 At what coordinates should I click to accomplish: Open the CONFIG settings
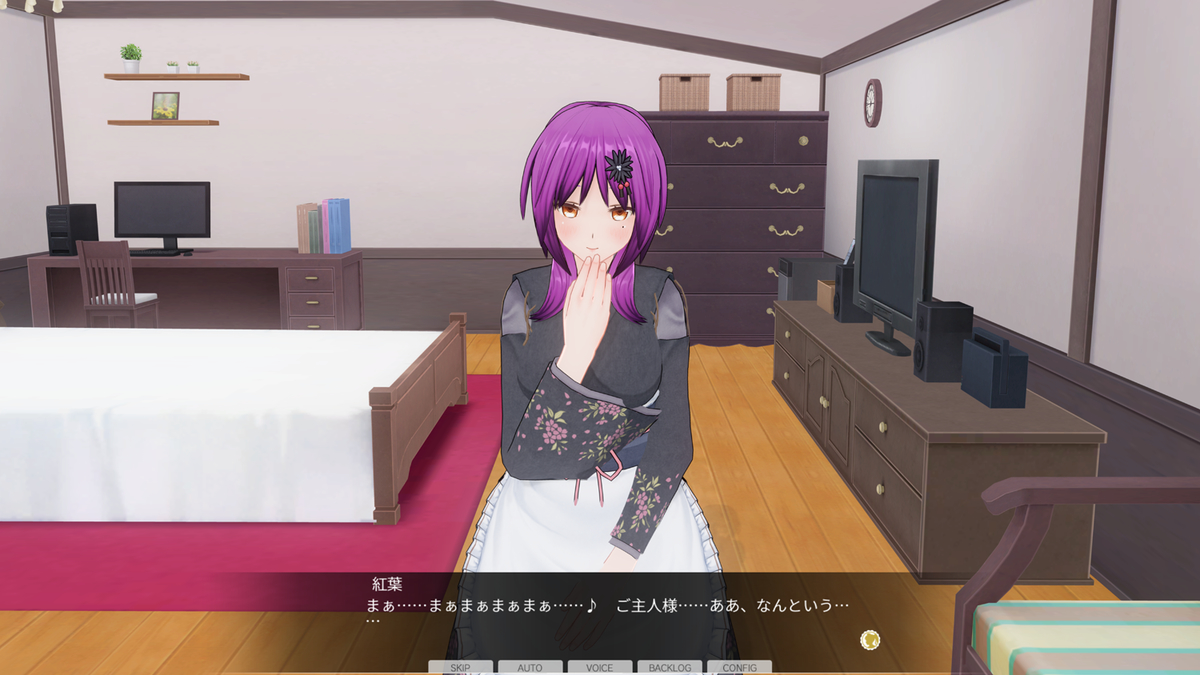pos(739,667)
